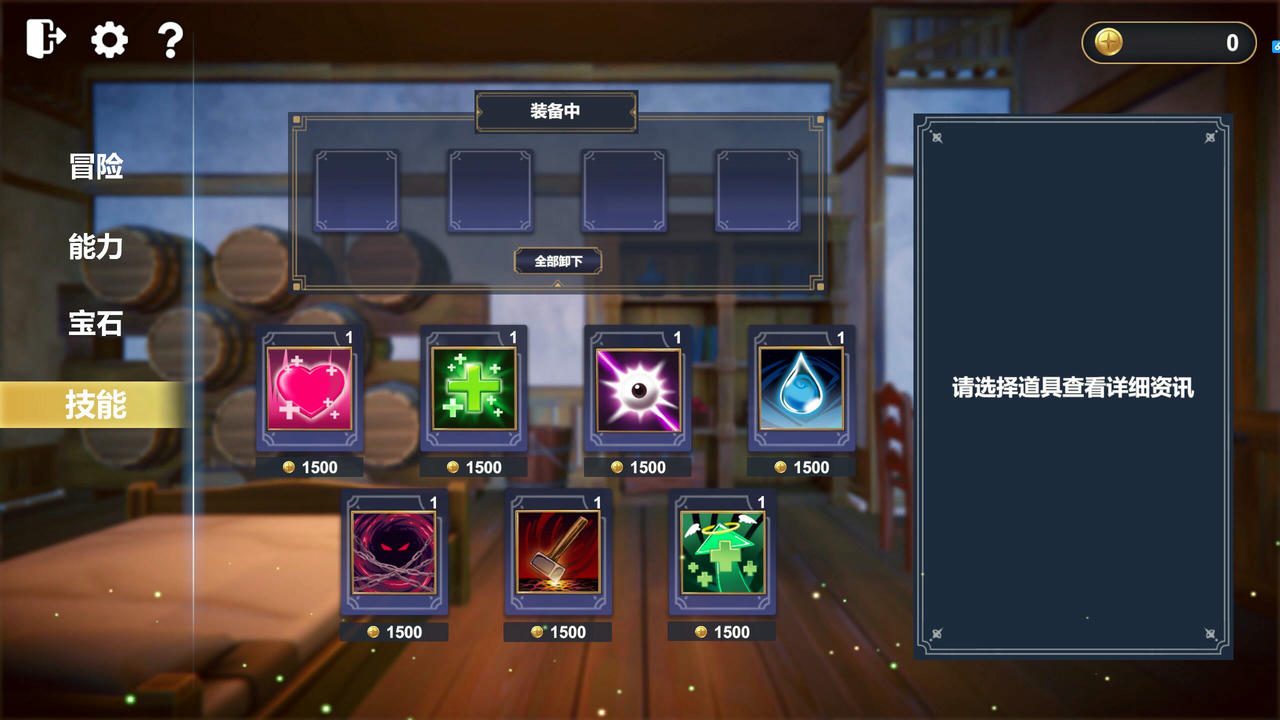Select the hammer strike skill

tap(557, 555)
